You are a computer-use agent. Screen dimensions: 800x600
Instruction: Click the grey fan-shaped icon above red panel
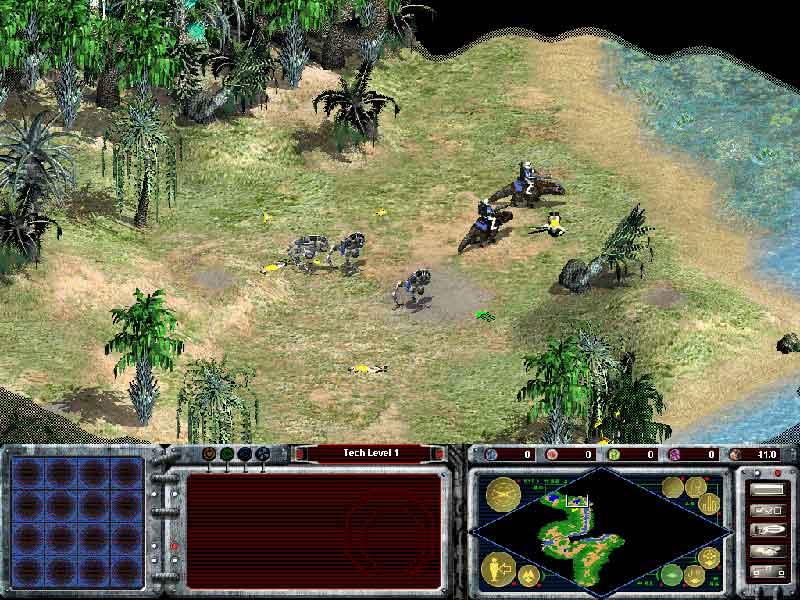coord(263,453)
